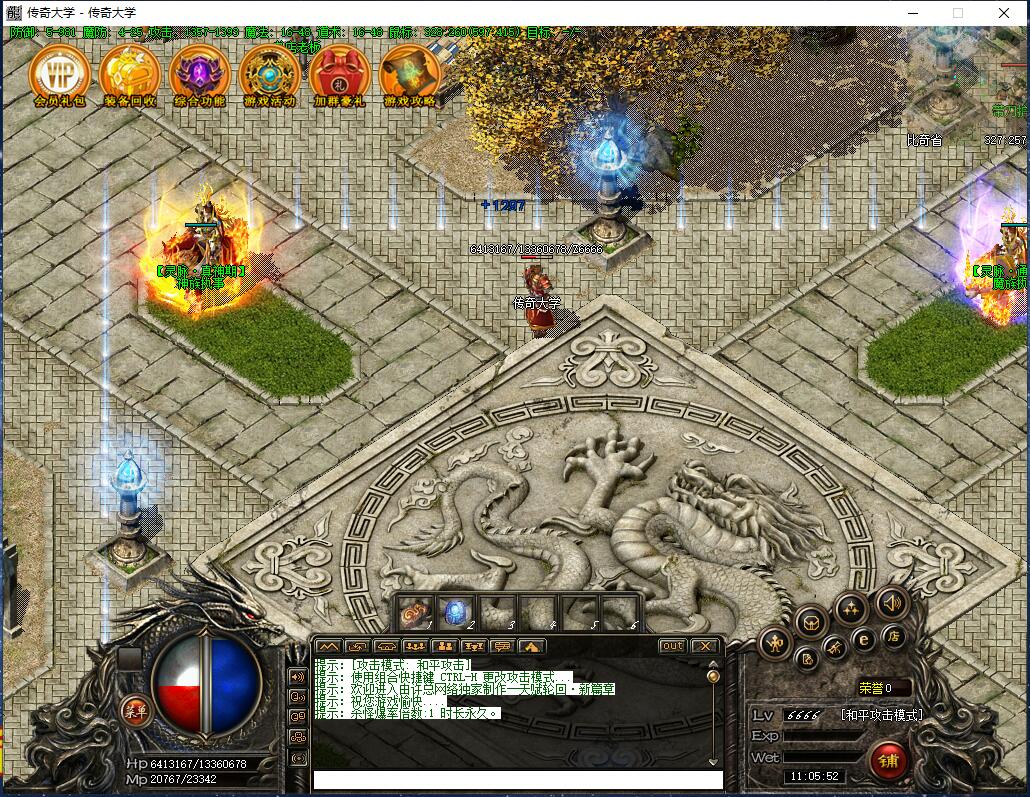The image size is (1030, 797).
Task: Open skills with the three-star icon
Action: (x=851, y=607)
